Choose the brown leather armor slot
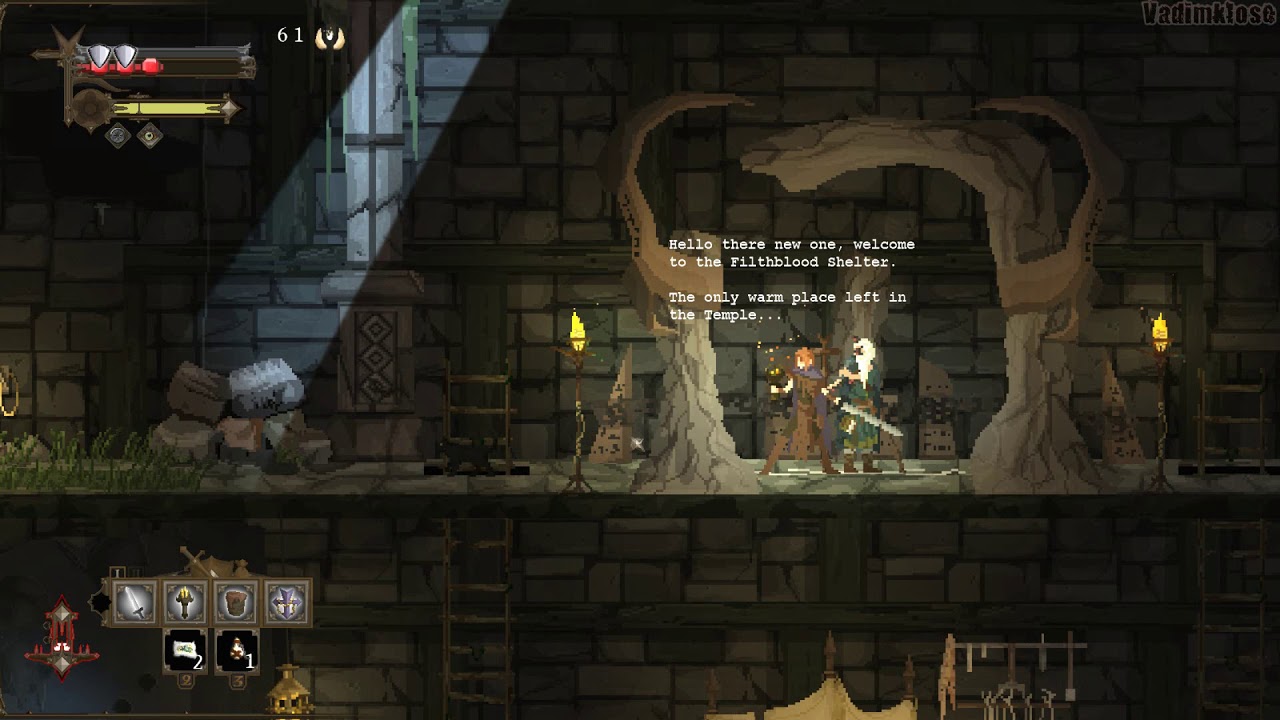 point(236,603)
